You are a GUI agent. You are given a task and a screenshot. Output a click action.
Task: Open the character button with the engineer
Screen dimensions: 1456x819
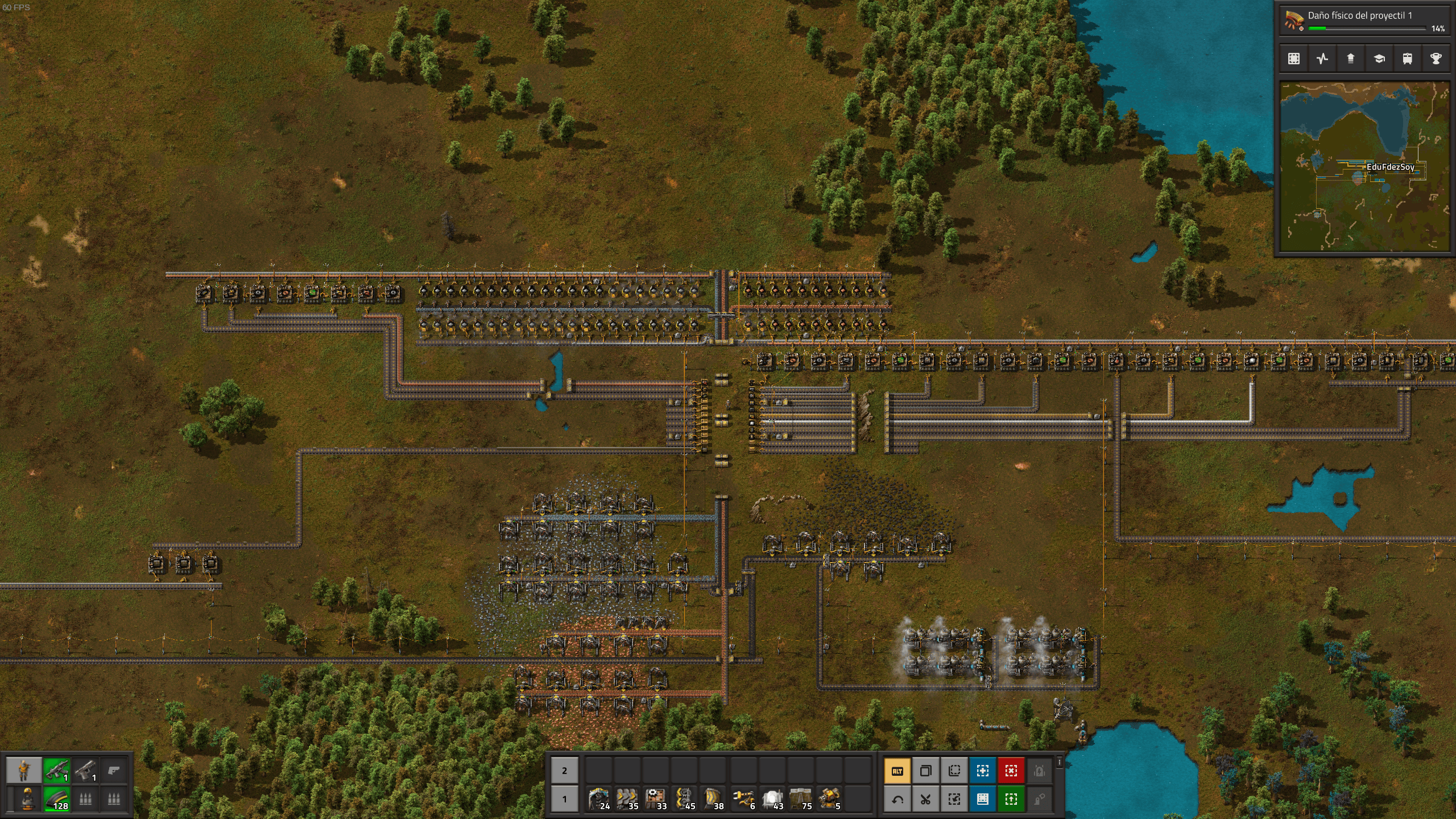click(x=23, y=771)
